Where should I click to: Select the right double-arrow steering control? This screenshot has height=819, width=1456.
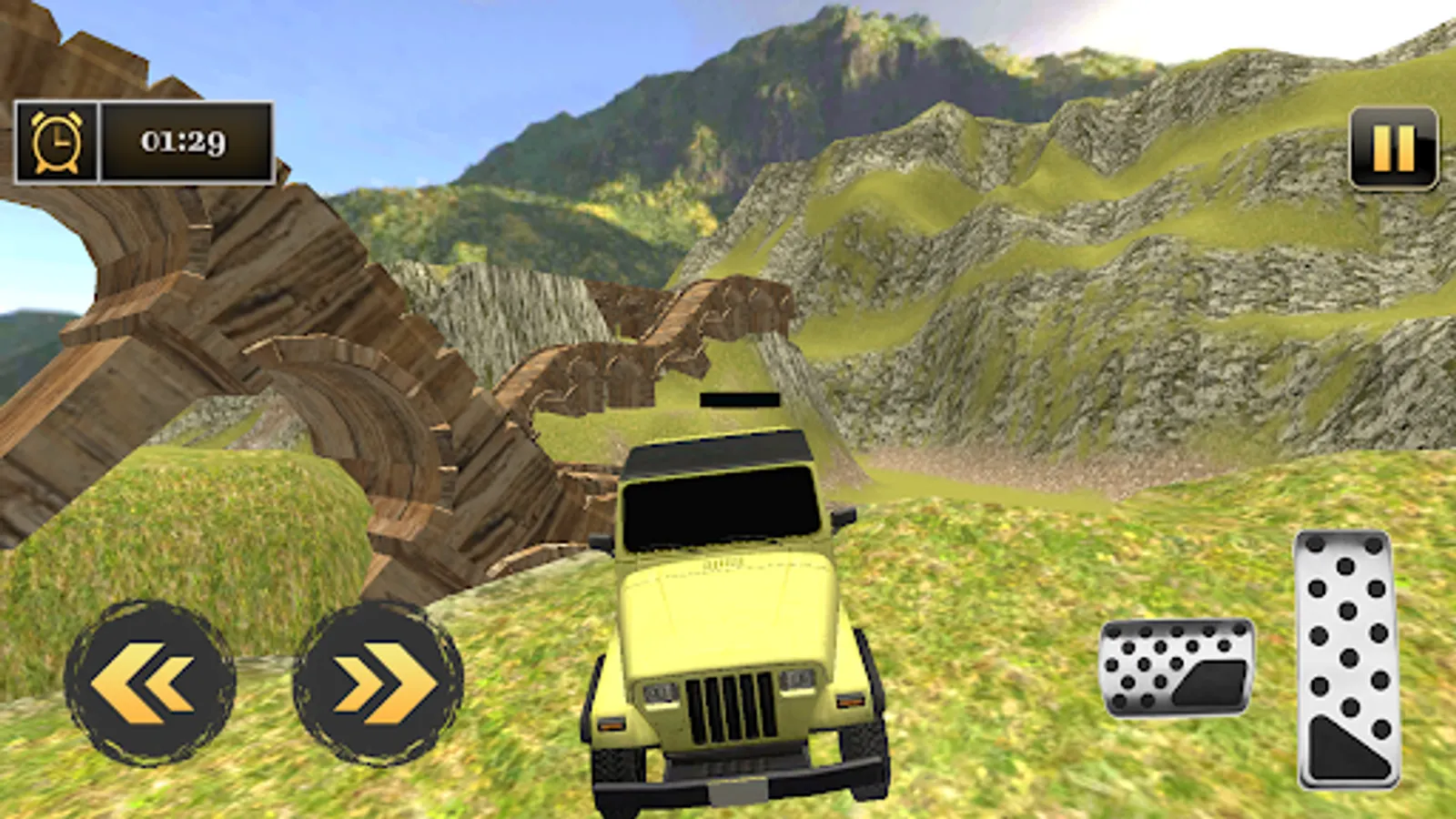pos(373,682)
